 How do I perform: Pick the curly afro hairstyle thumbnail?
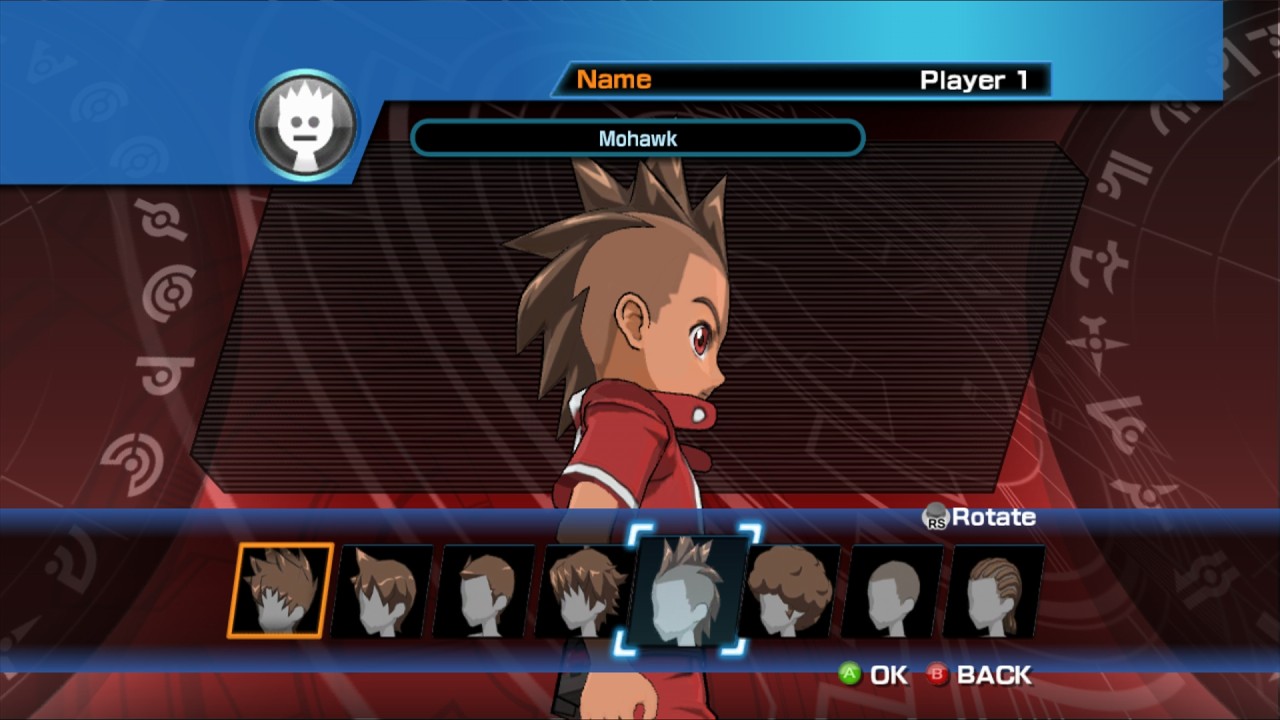point(790,591)
